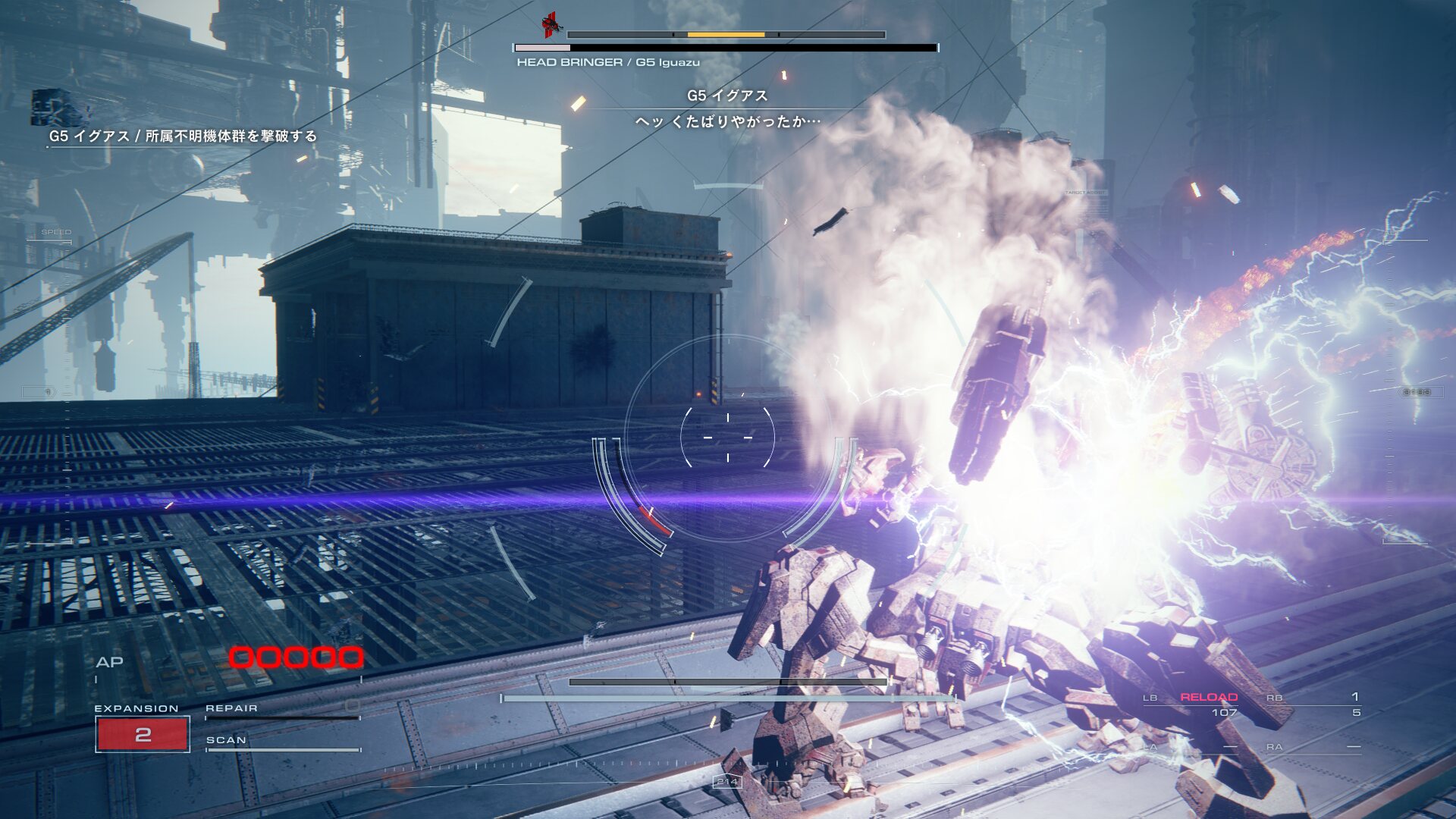This screenshot has height=819, width=1456.
Task: Select the LB weapon slot showing RELOAD
Action: point(1208,698)
